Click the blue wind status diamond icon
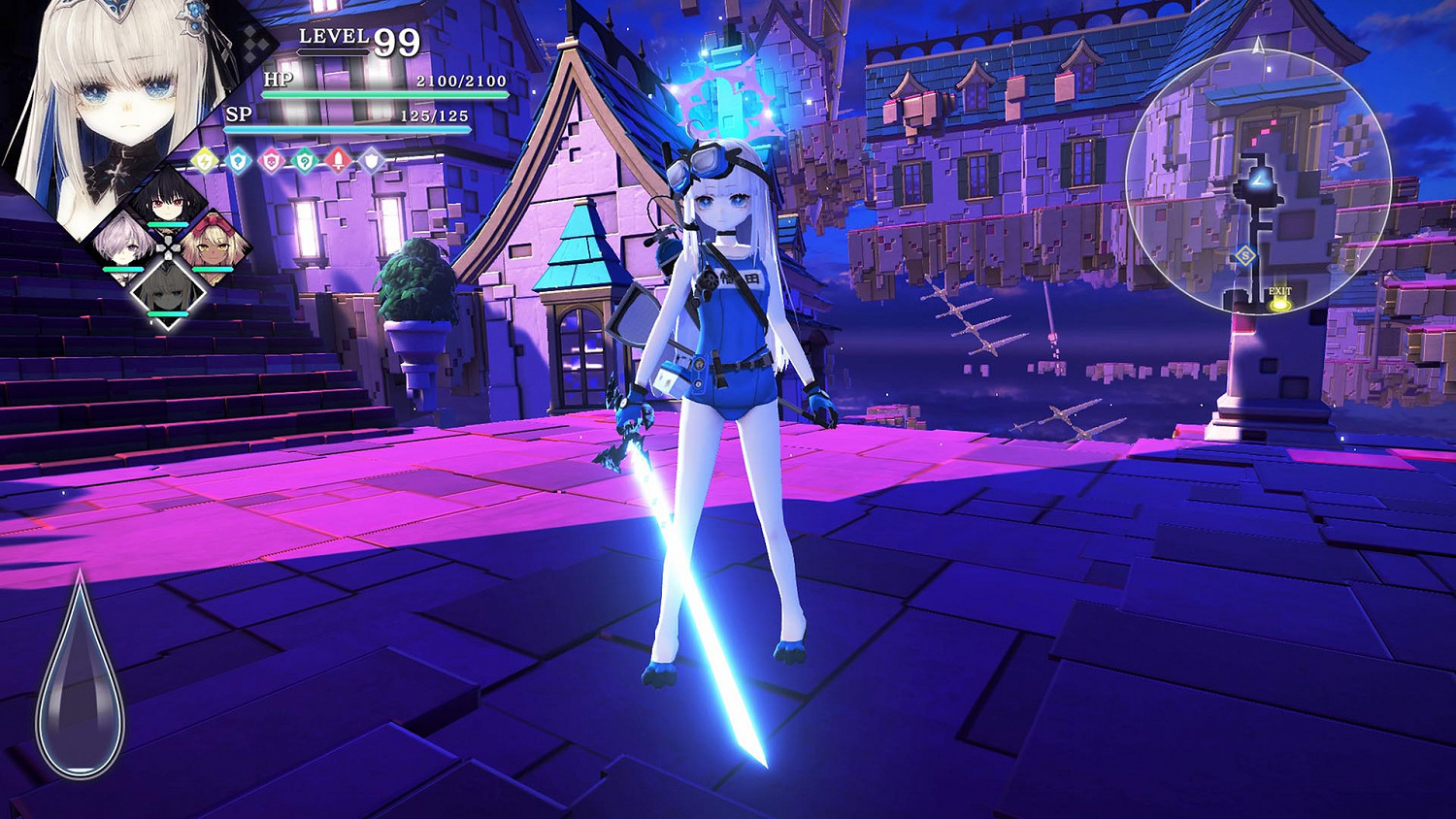Viewport: 1456px width, 819px height. tap(238, 161)
